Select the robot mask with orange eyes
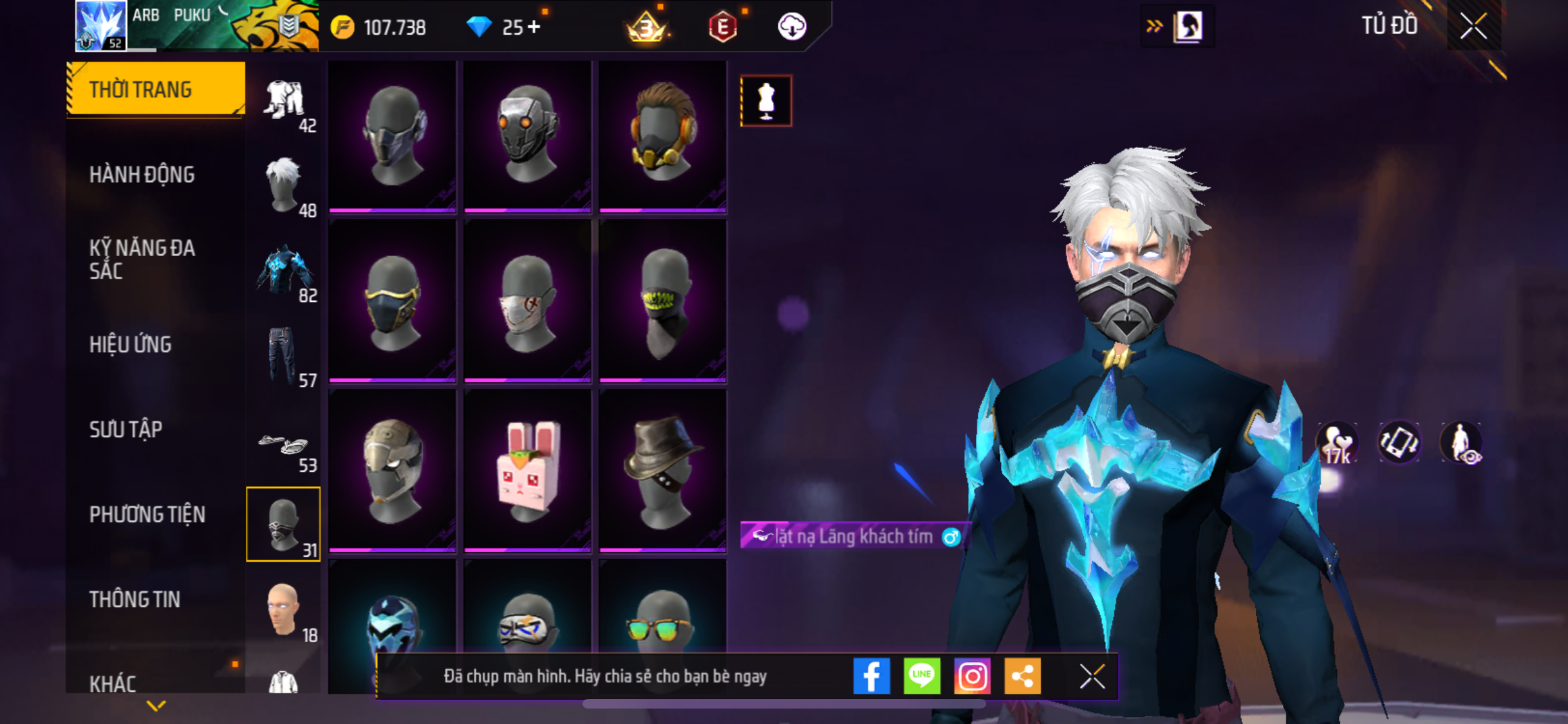The width and height of the screenshot is (1568, 724). point(527,135)
